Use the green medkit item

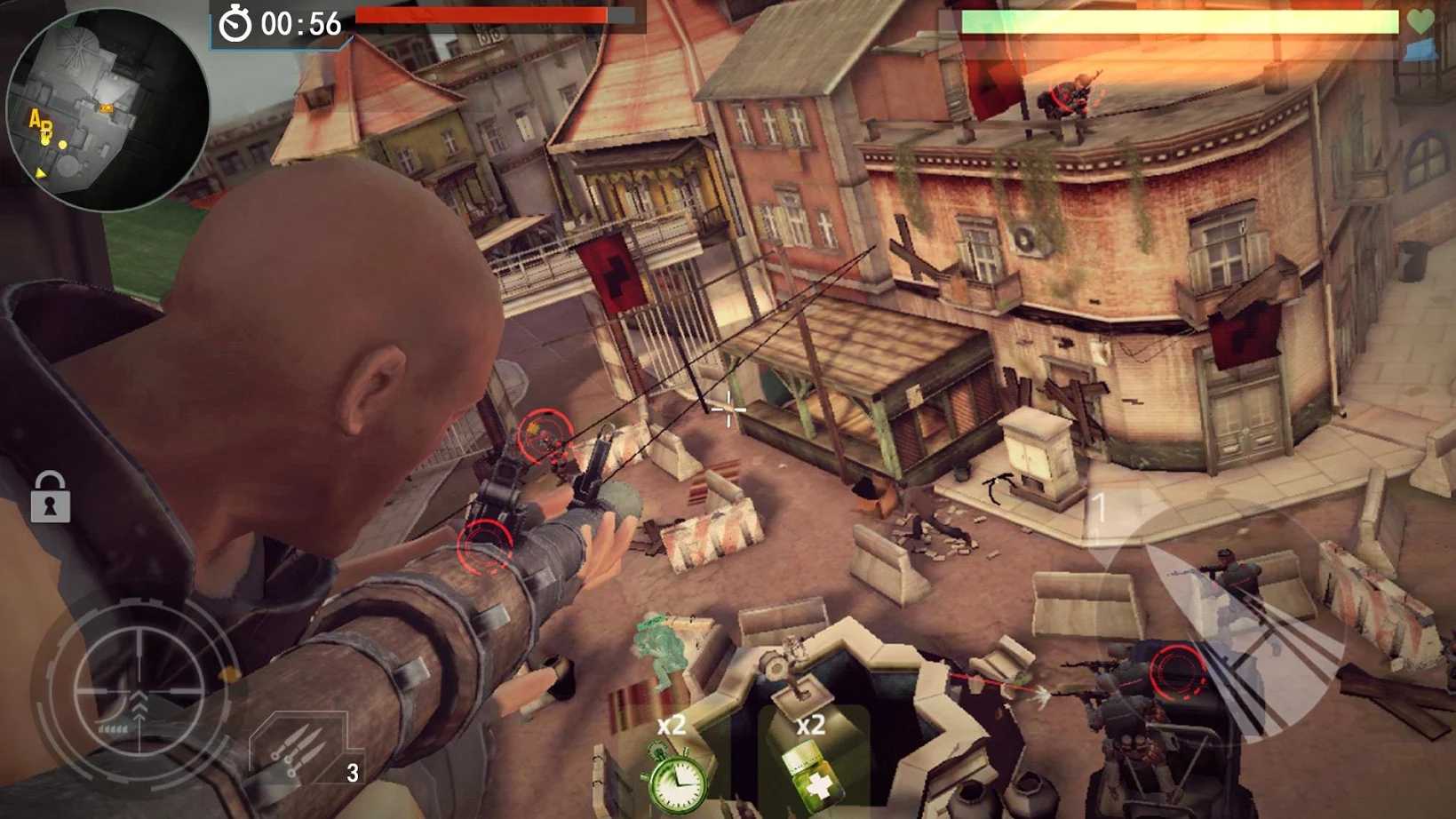[811, 771]
